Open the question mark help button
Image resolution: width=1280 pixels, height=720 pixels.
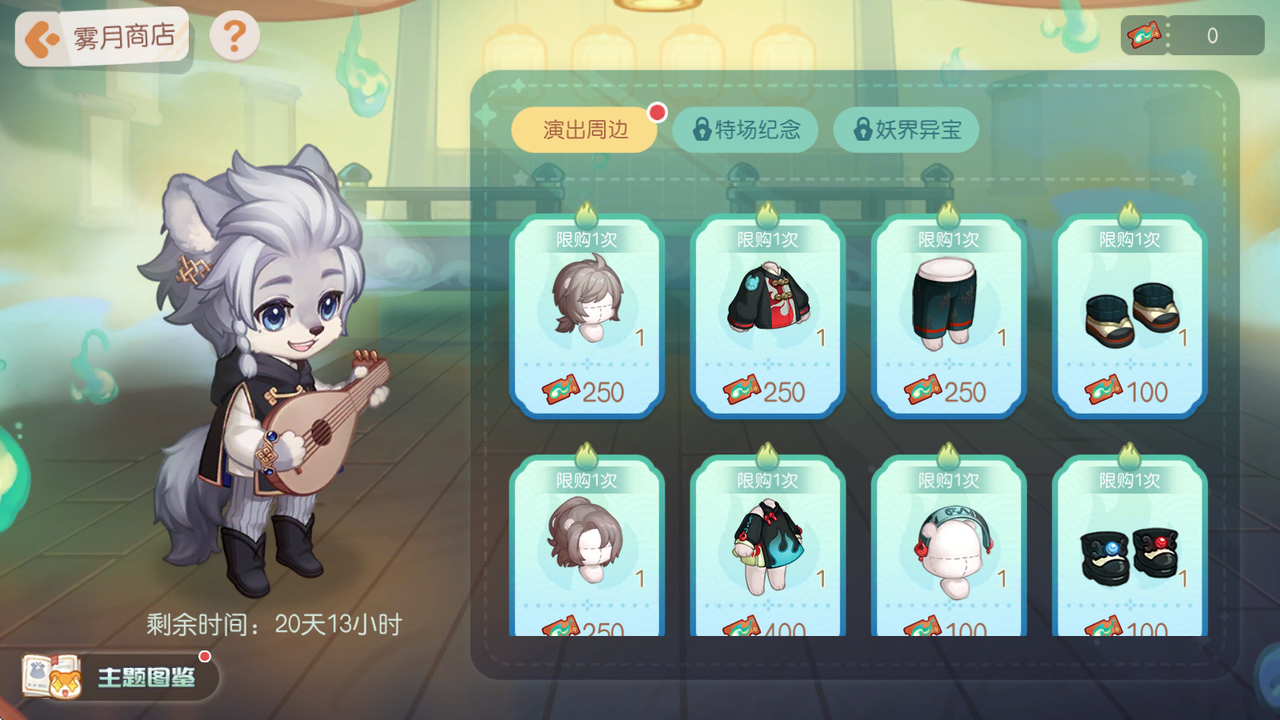pyautogui.click(x=235, y=37)
